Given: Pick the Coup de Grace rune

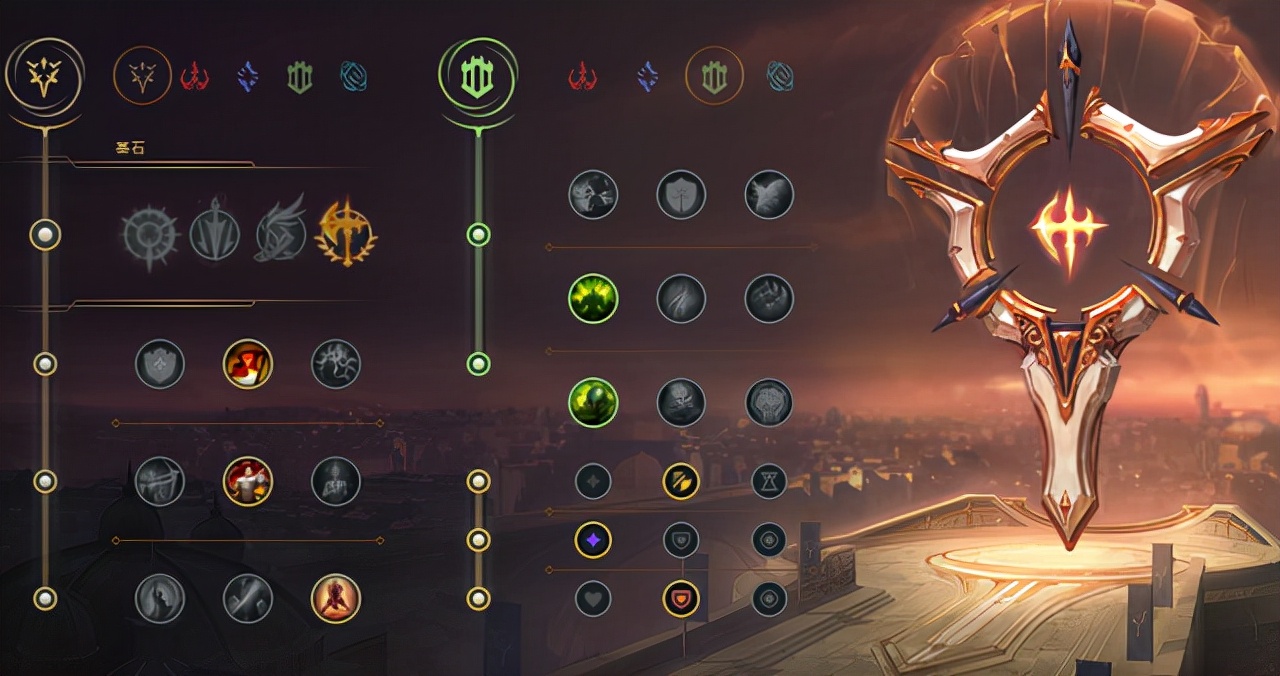Looking at the screenshot, I should (x=160, y=598).
